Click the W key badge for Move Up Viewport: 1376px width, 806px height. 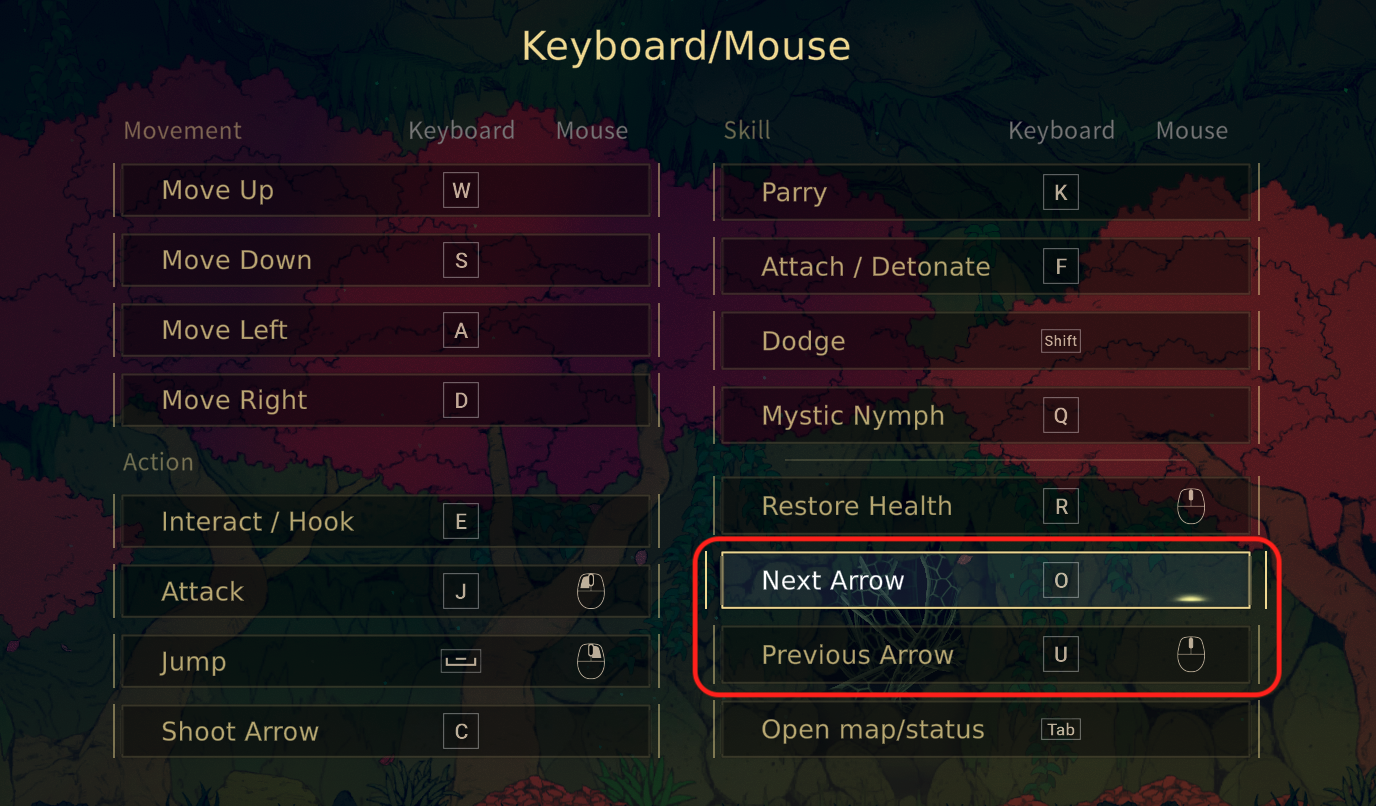coord(460,190)
